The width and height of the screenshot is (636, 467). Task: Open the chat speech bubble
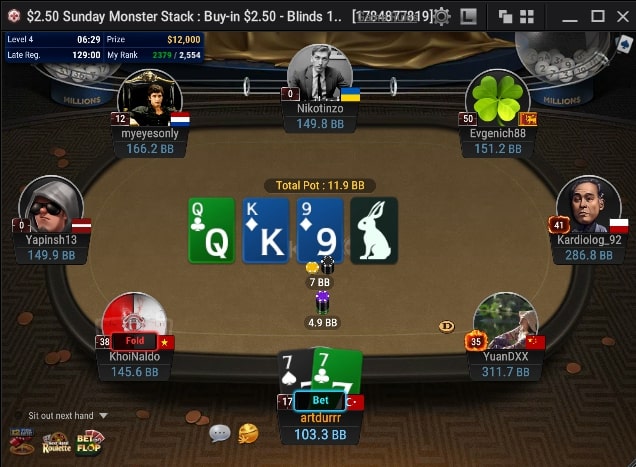point(219,433)
